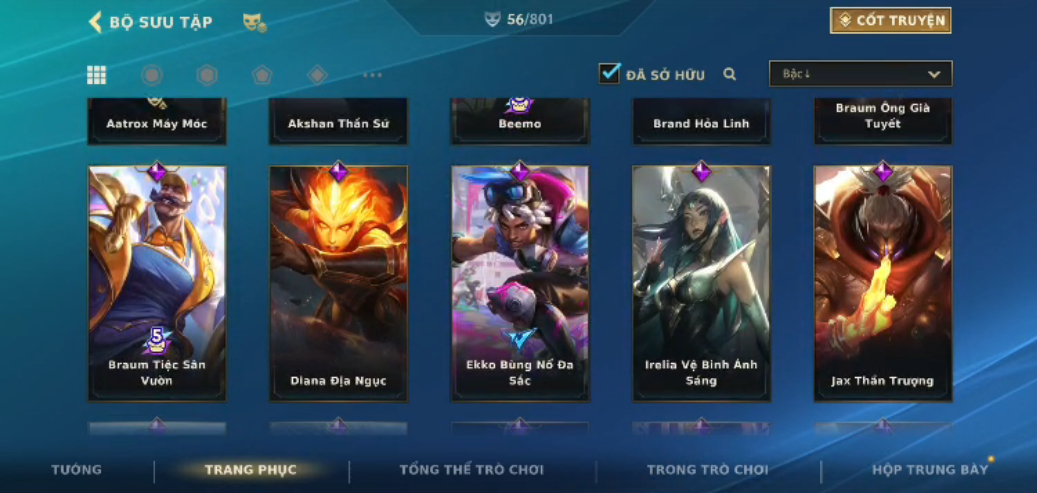Screen dimensions: 1037x493
Task: Switch to the Tổng Thể Trò Chơi tab
Action: 471,470
